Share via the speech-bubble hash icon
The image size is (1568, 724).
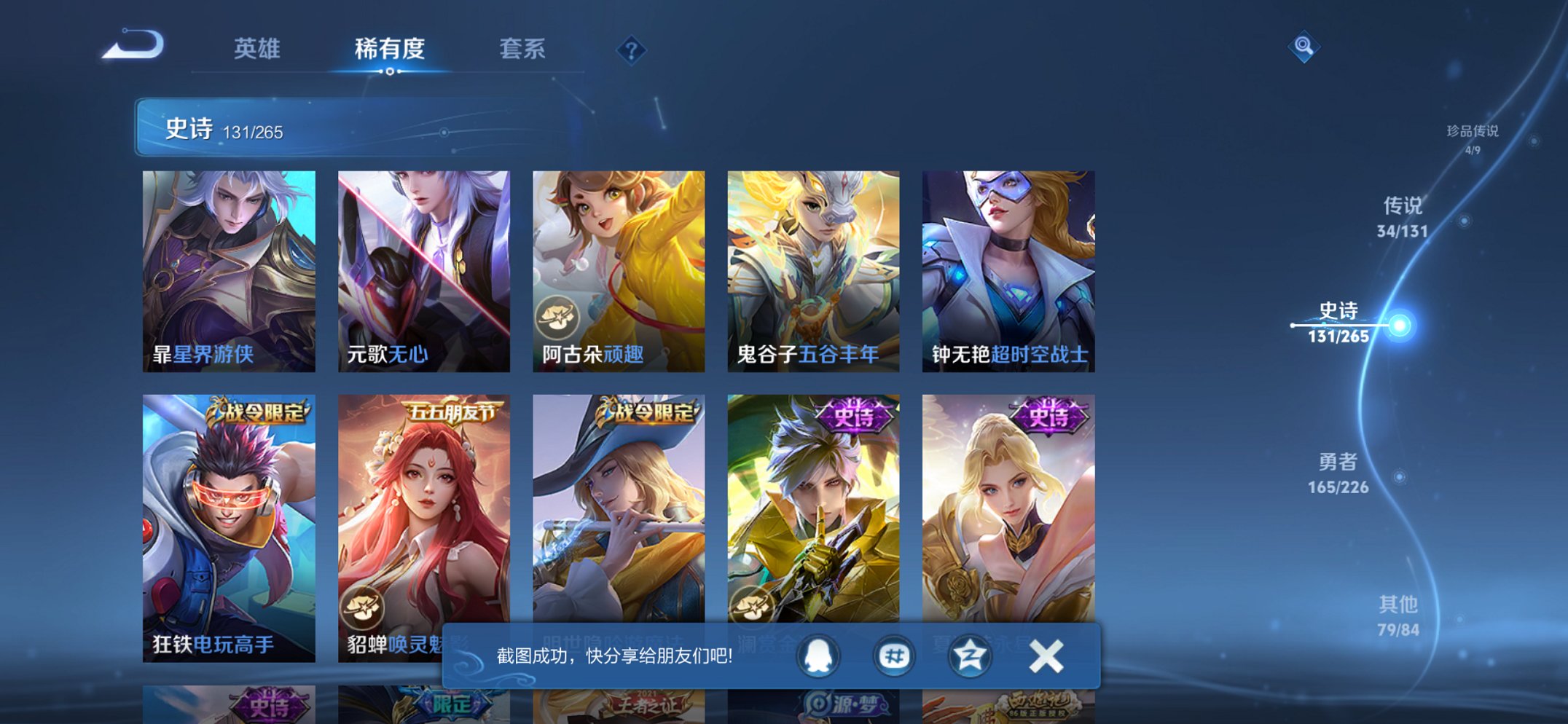tap(895, 656)
